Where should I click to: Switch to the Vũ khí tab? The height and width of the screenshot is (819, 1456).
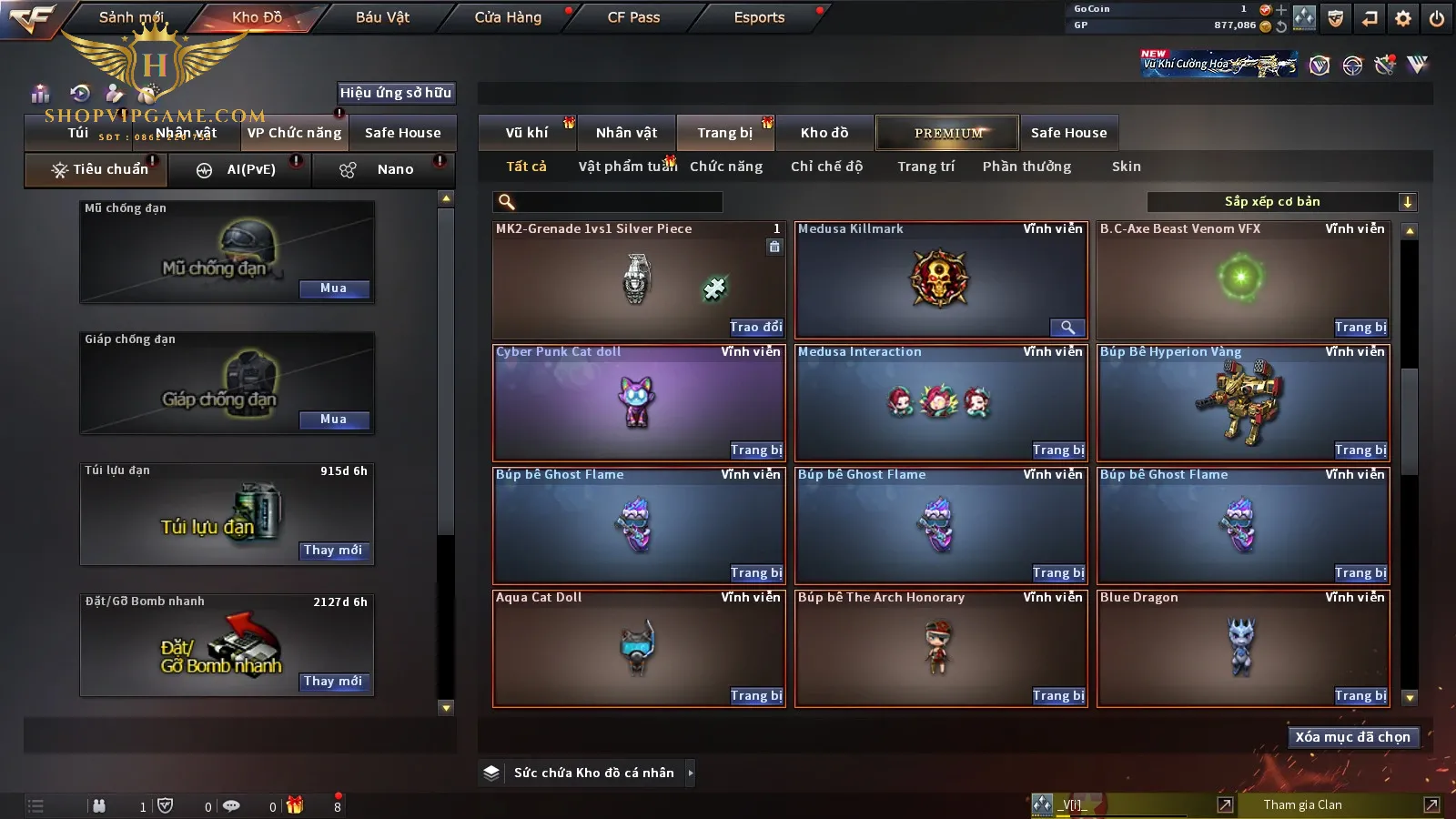pyautogui.click(x=527, y=133)
